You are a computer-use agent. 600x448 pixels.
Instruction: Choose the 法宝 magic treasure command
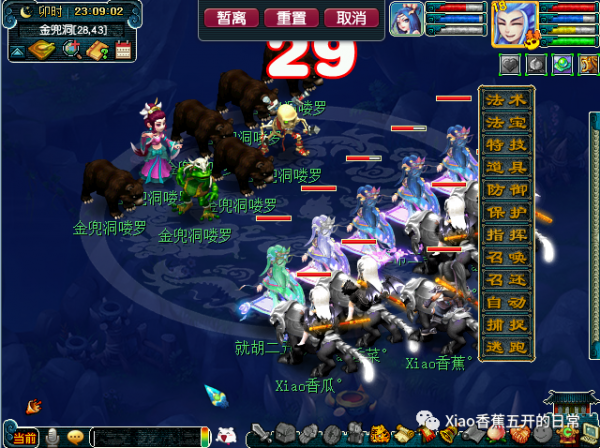506,123
